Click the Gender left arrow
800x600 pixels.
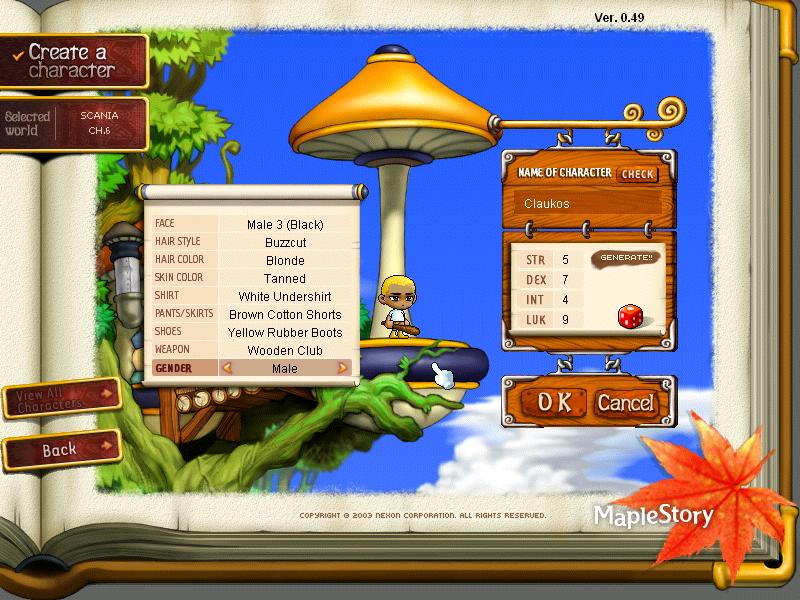click(227, 368)
